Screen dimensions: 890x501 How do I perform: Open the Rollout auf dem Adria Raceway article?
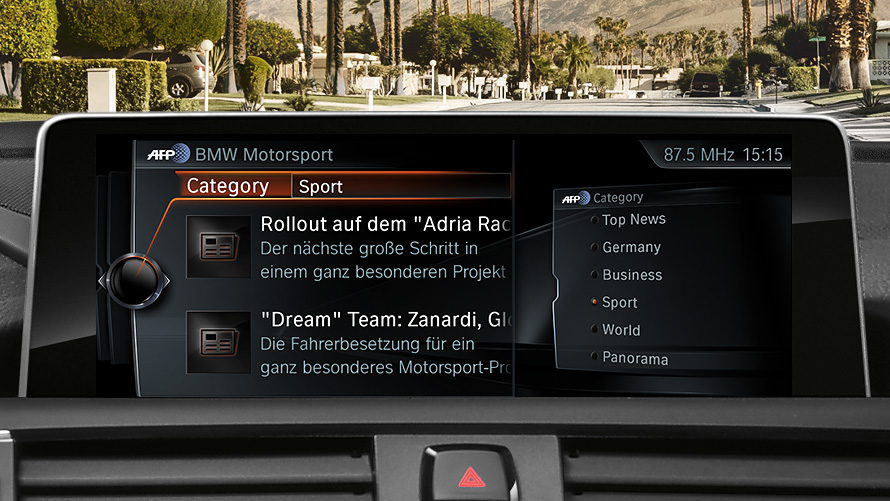[385, 246]
